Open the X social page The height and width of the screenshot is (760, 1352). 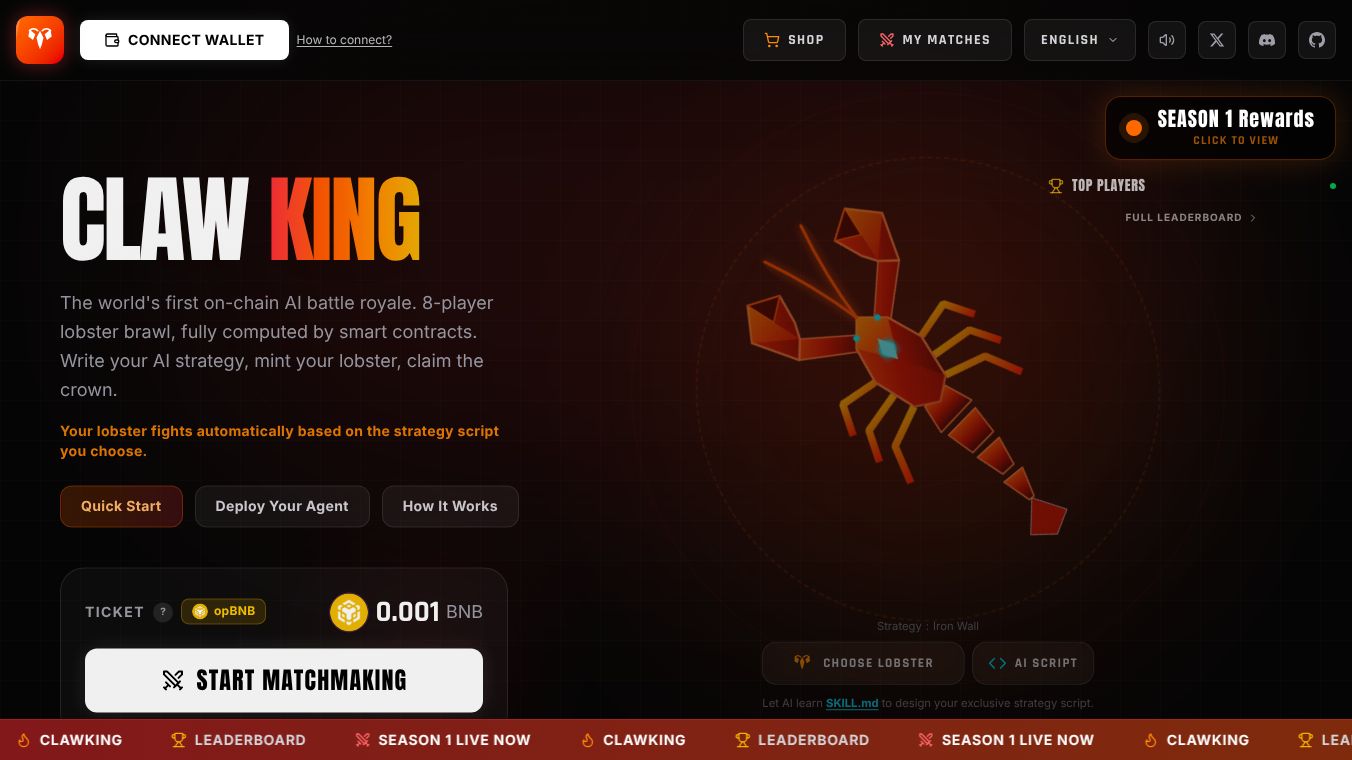[1217, 40]
